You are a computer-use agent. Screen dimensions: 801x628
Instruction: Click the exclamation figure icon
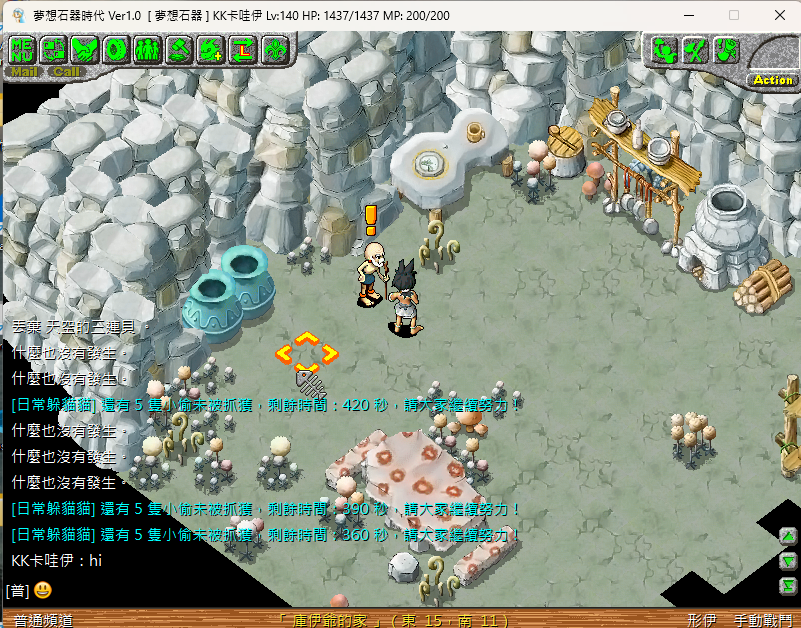[726, 49]
